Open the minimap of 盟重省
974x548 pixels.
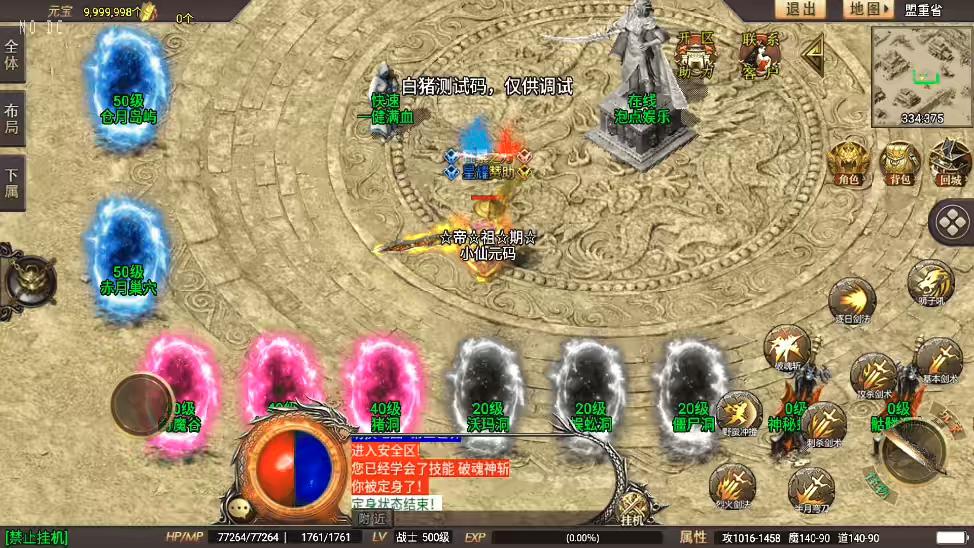921,76
